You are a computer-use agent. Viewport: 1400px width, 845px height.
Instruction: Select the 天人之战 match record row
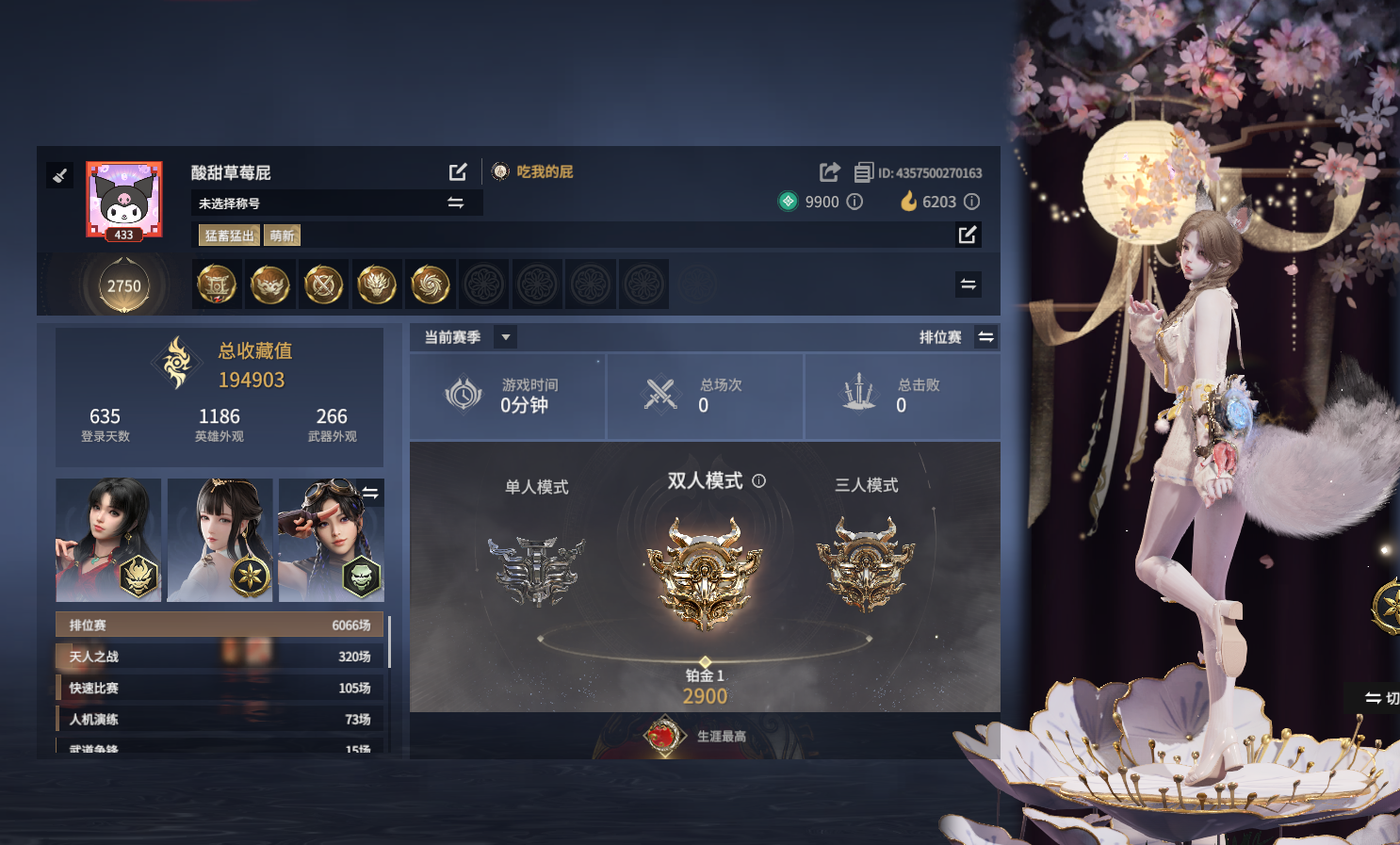click(x=220, y=657)
